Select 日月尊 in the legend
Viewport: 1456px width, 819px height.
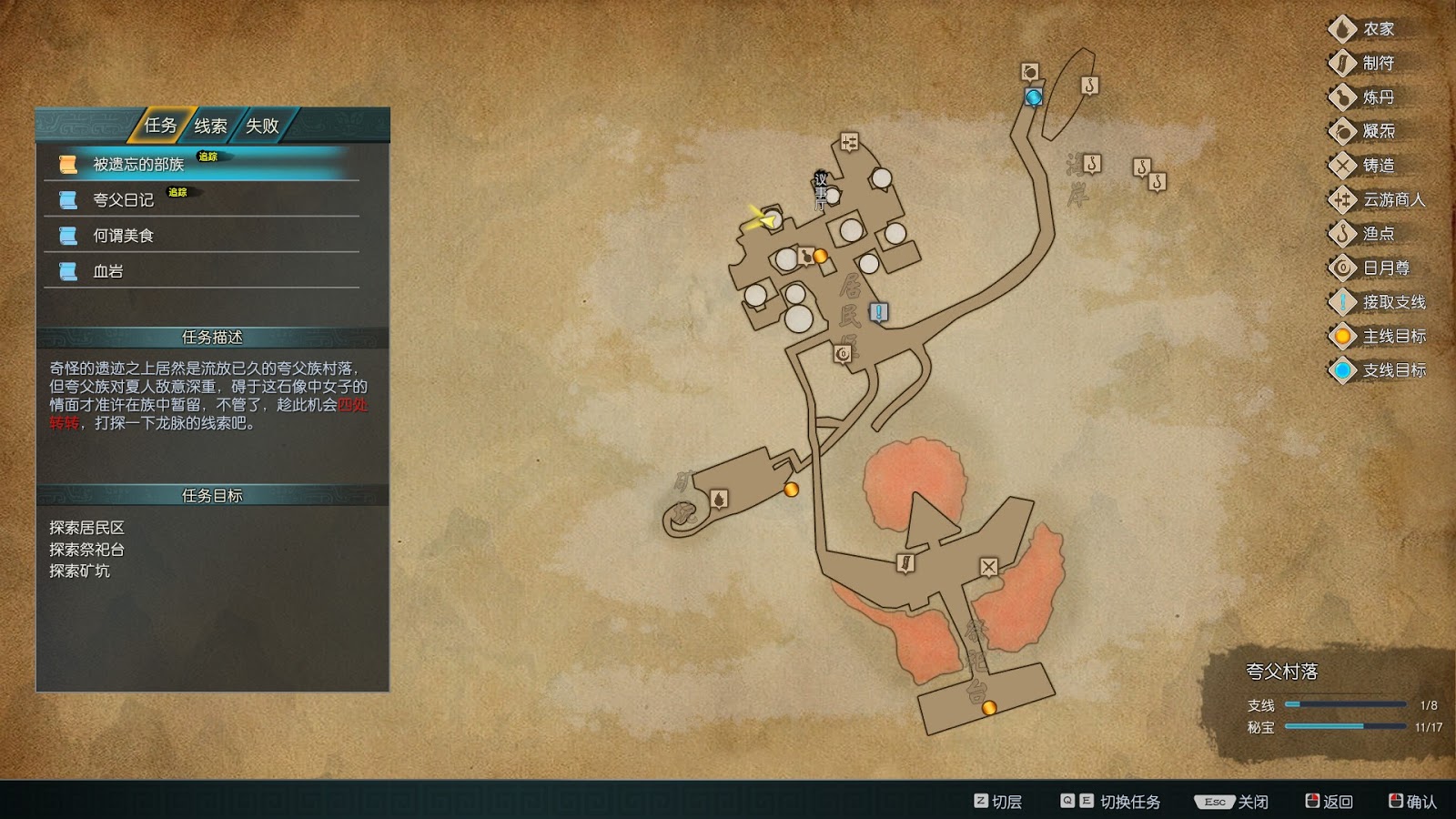click(x=1385, y=268)
